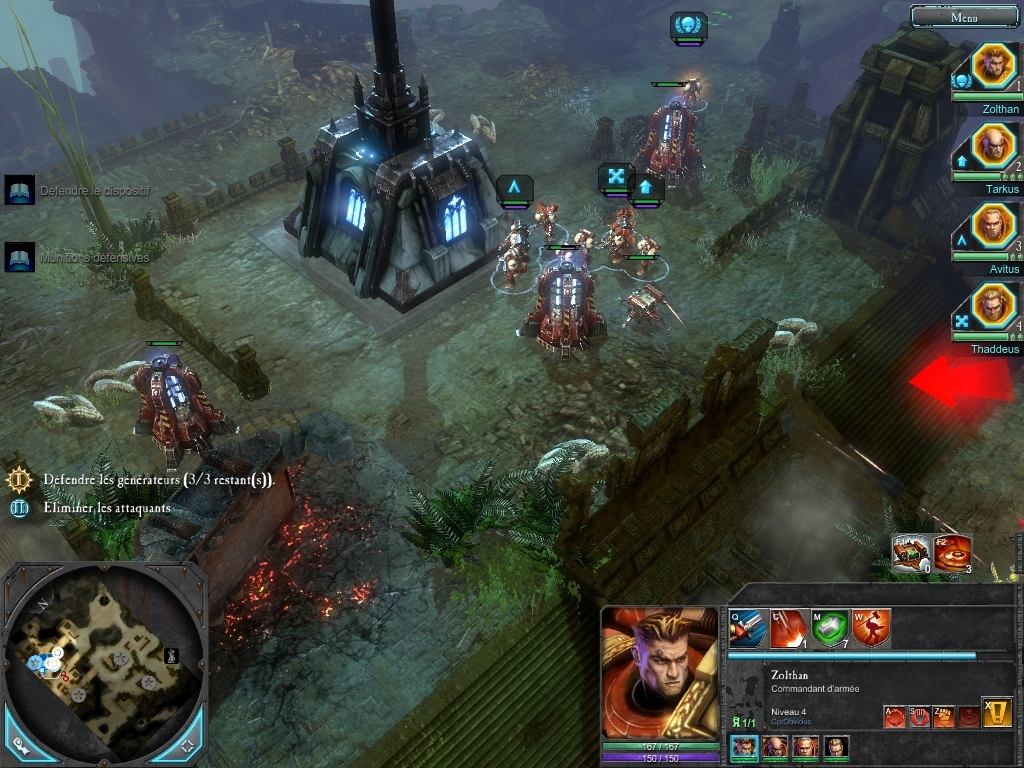Select Tarkus's squad portrait
The width and height of the screenshot is (1024, 768).
(x=993, y=147)
